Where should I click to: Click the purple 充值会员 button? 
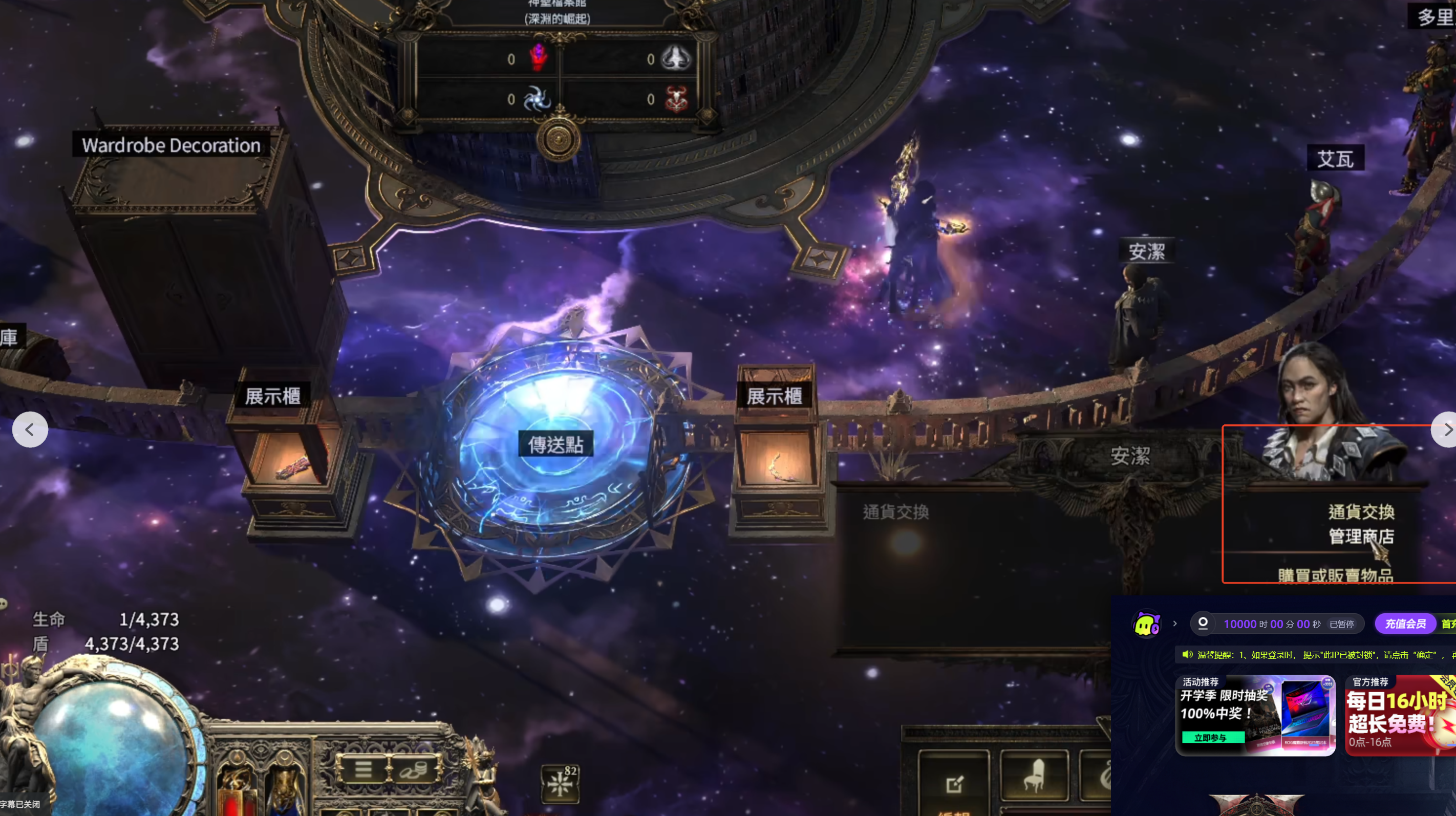pos(1405,624)
